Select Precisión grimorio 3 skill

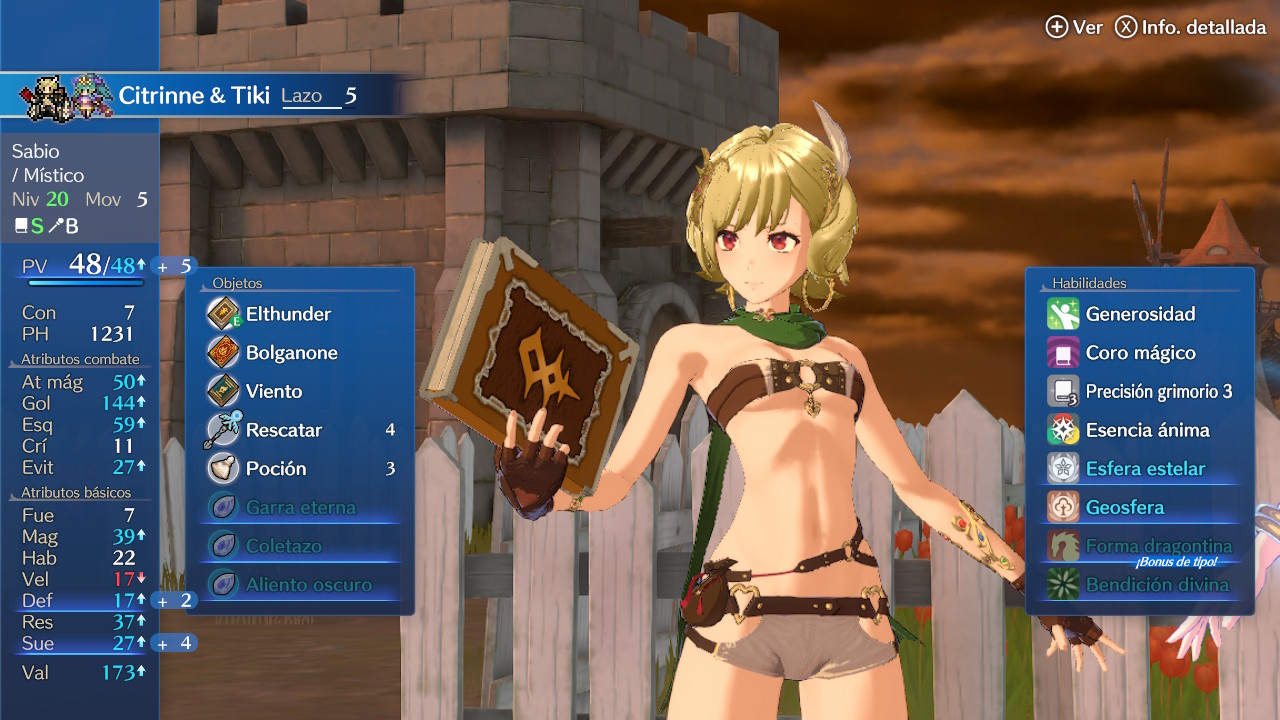pos(1158,392)
